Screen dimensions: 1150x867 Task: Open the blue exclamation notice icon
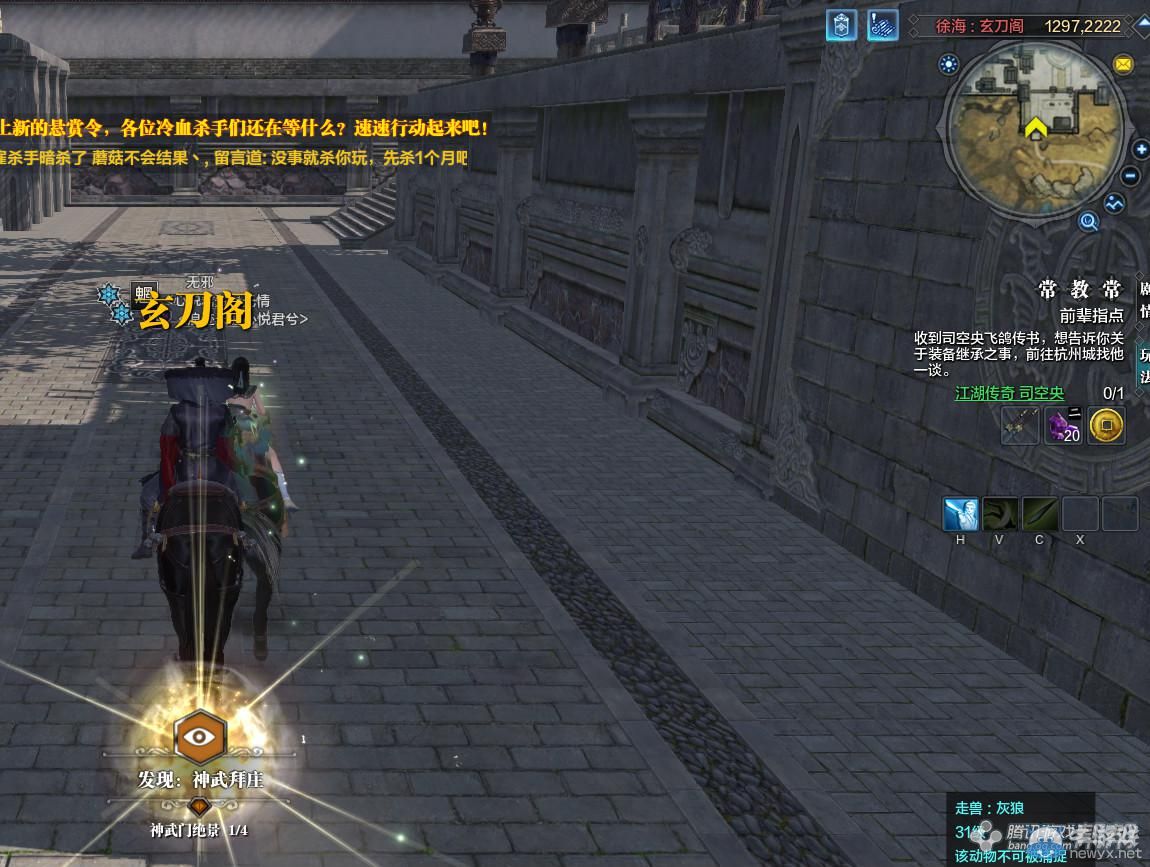coord(882,26)
